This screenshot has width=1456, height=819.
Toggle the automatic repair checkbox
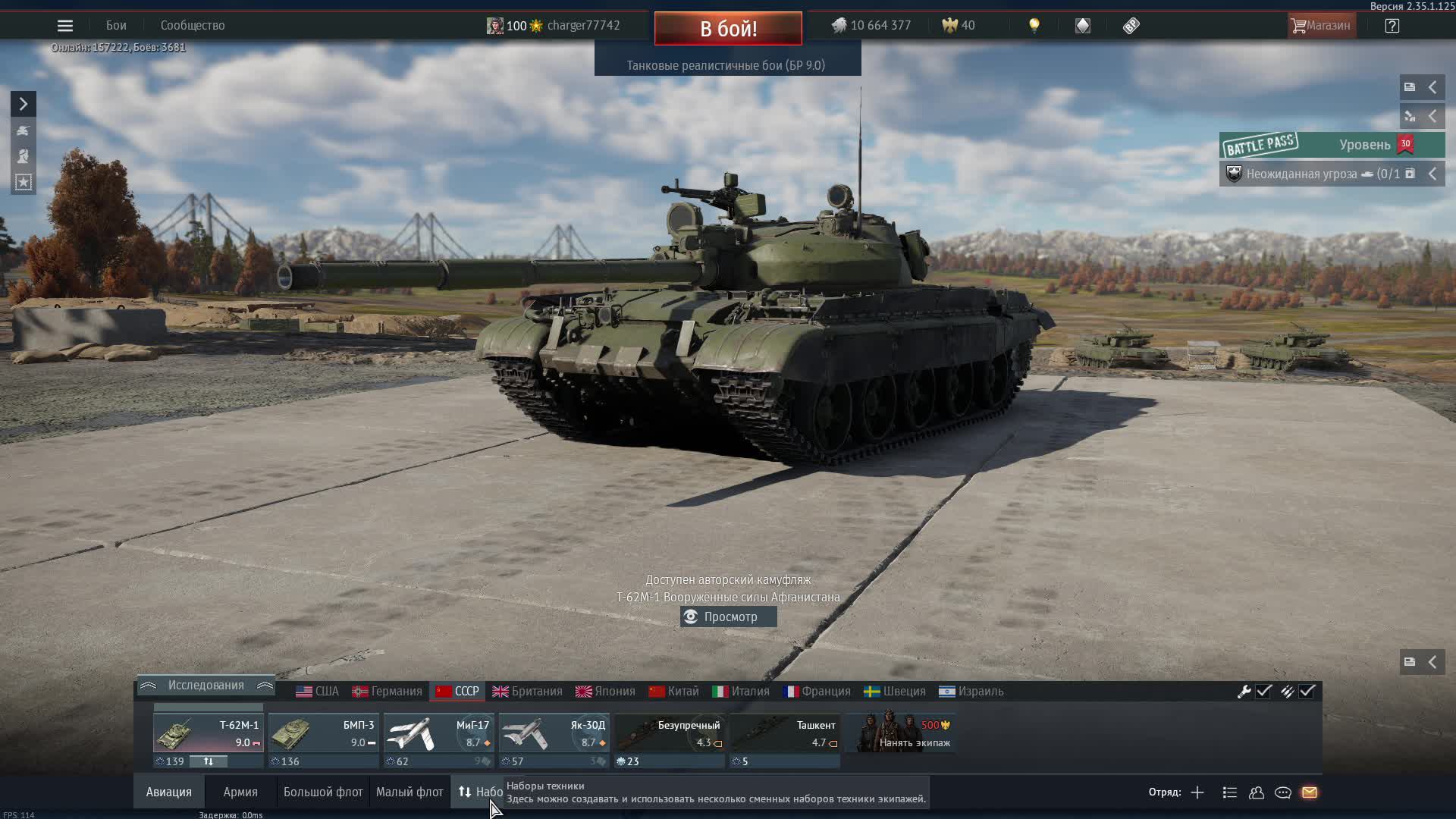[x=1263, y=692]
